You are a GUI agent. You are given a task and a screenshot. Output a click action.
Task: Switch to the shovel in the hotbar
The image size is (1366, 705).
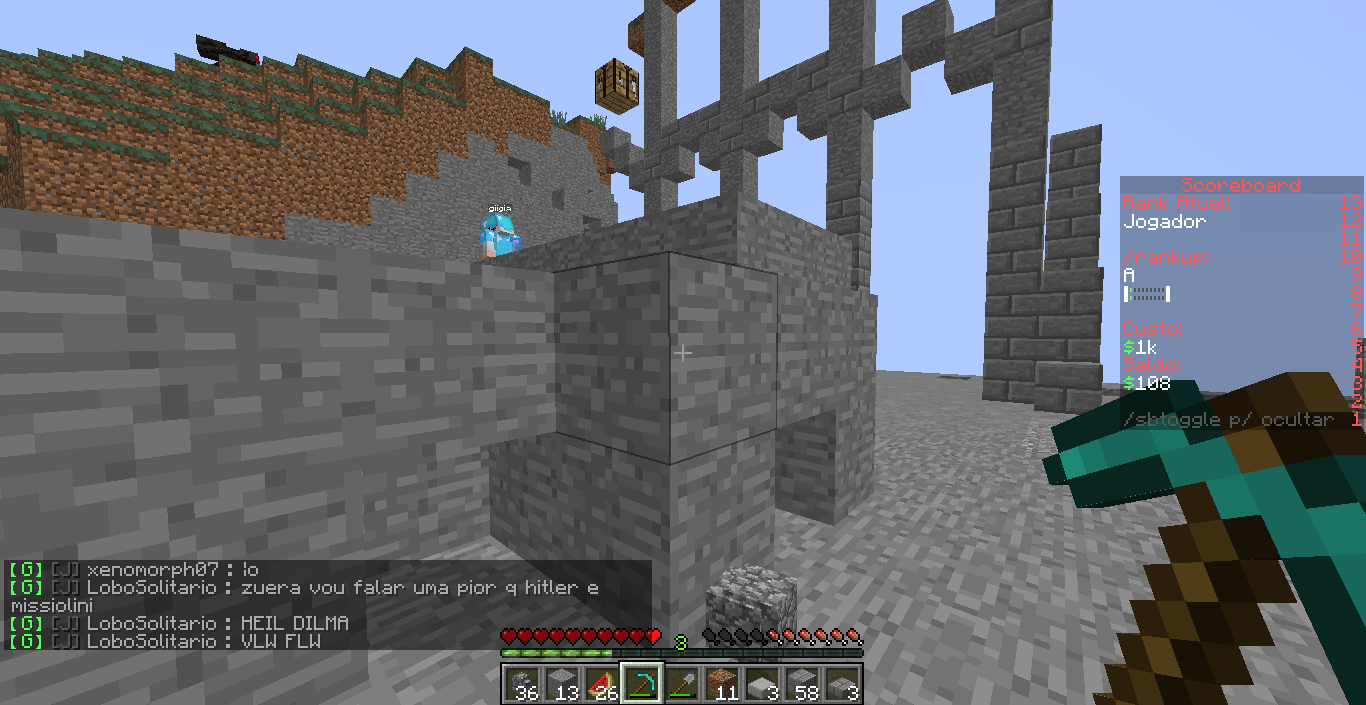pyautogui.click(x=682, y=684)
